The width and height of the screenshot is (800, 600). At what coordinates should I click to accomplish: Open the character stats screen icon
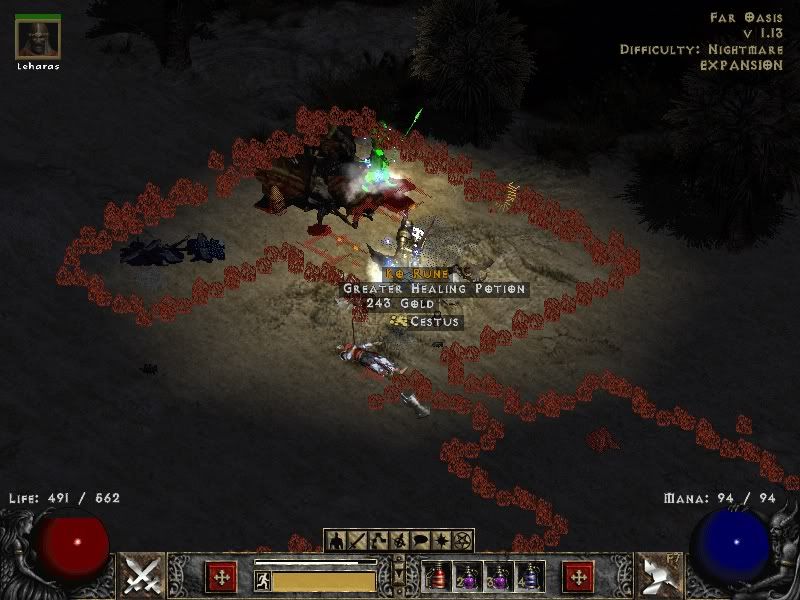coord(335,541)
